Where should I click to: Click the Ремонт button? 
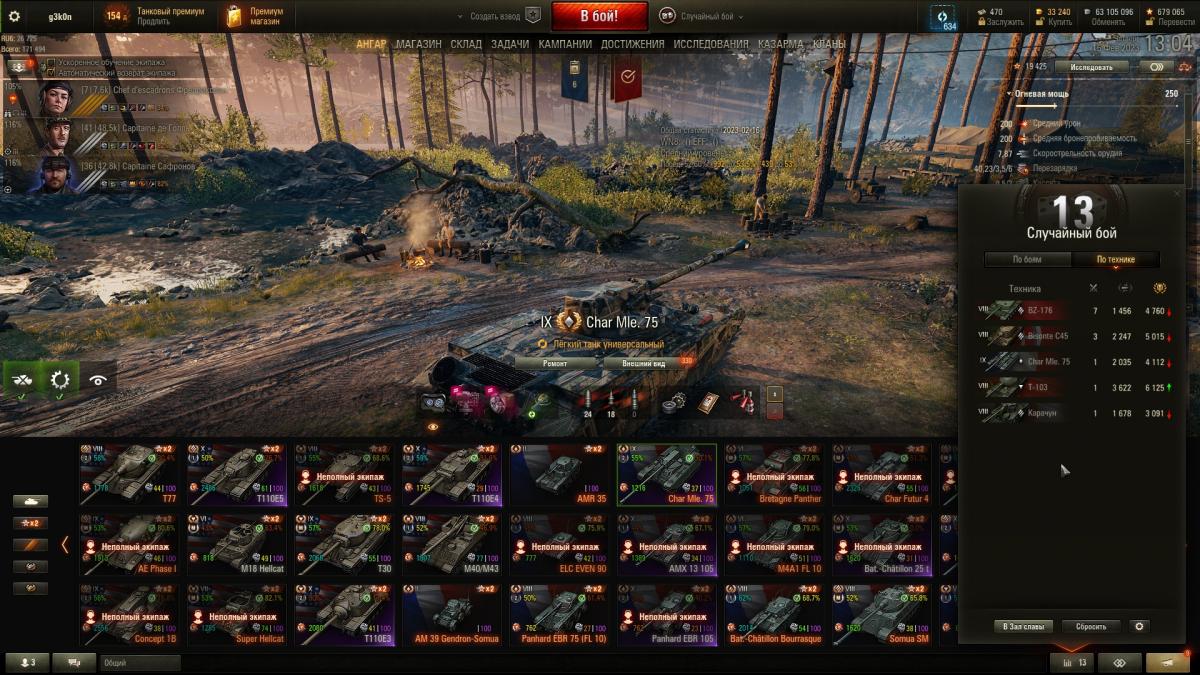pyautogui.click(x=555, y=364)
